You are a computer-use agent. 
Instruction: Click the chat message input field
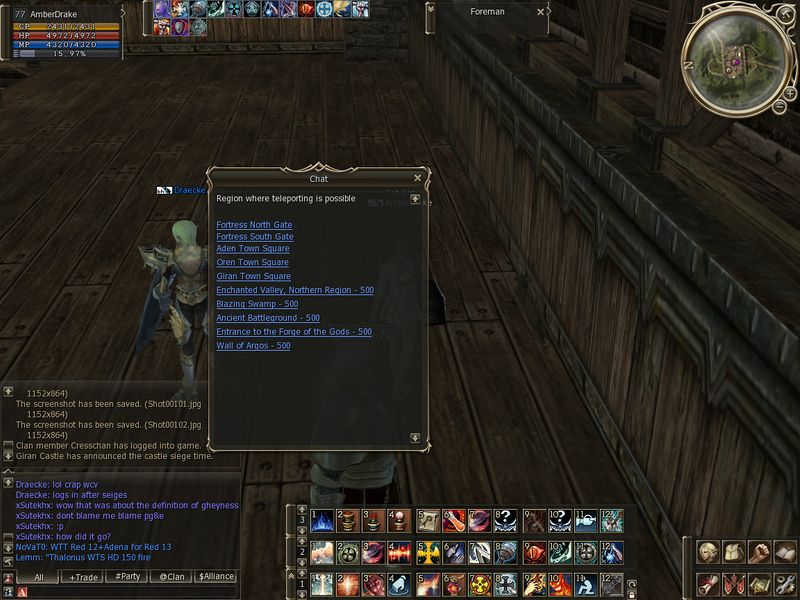tap(130, 592)
